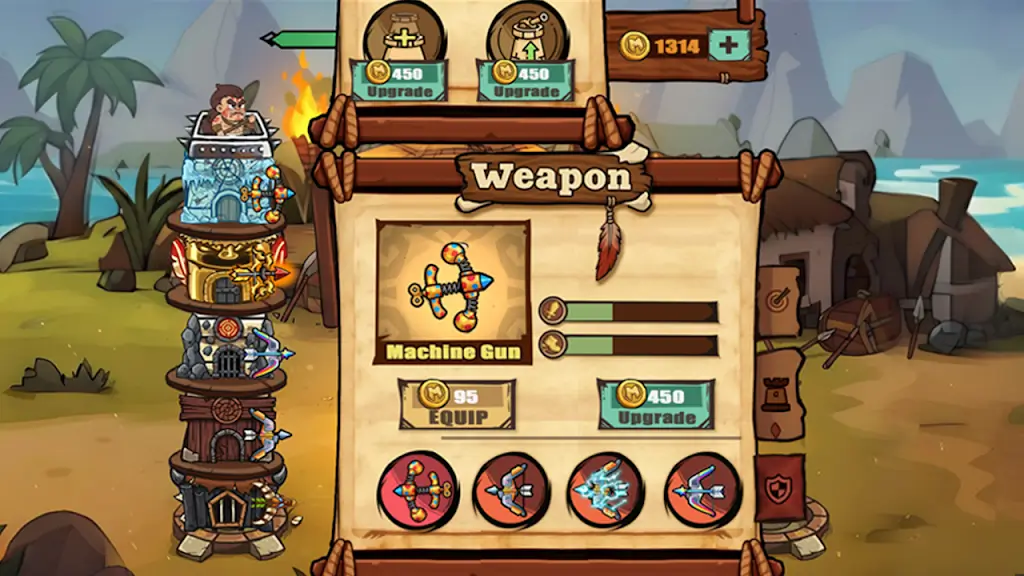Open the target icon tab
The image size is (1024, 576).
[x=778, y=299]
